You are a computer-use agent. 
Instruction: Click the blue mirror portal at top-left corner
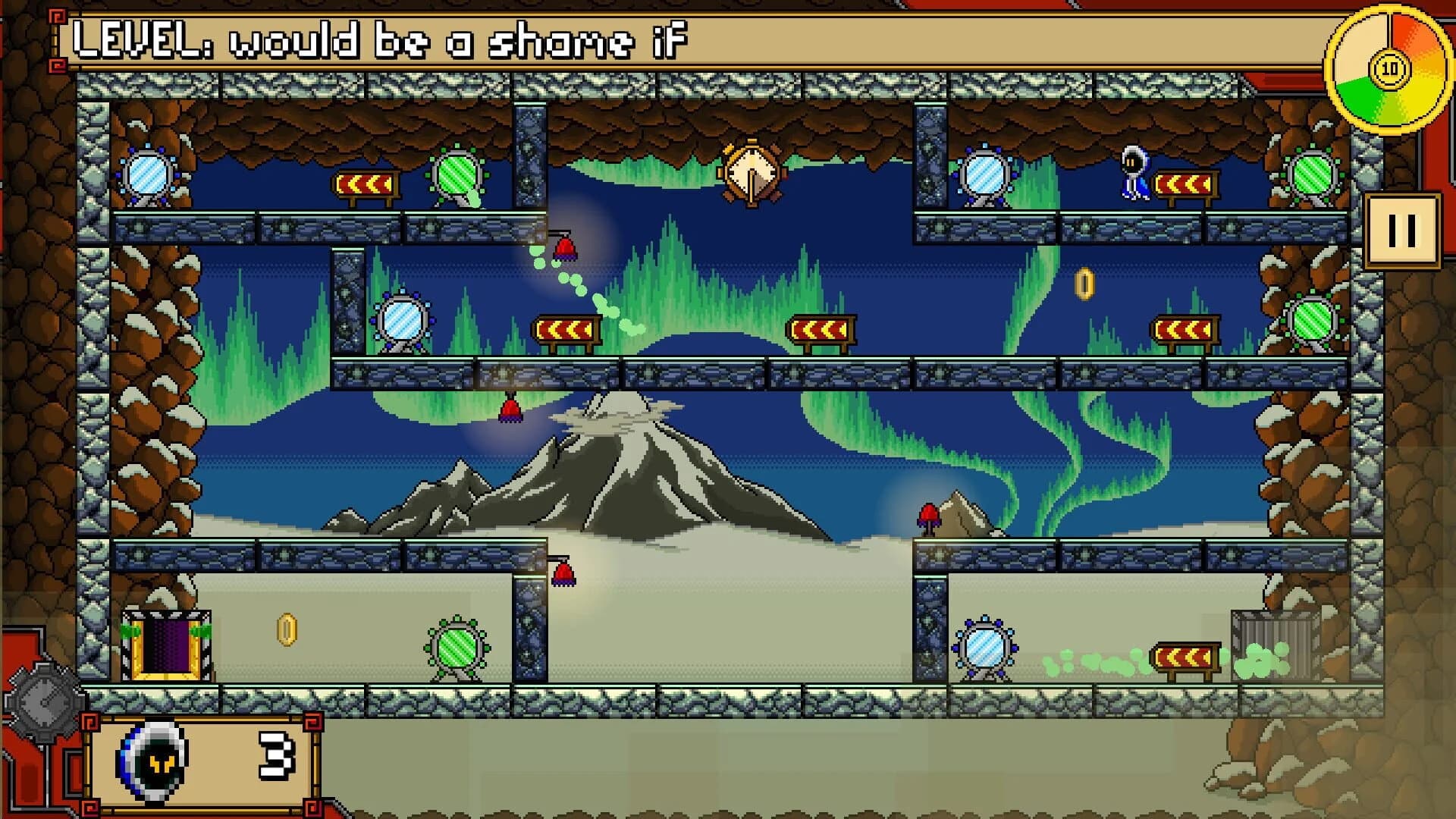(149, 176)
